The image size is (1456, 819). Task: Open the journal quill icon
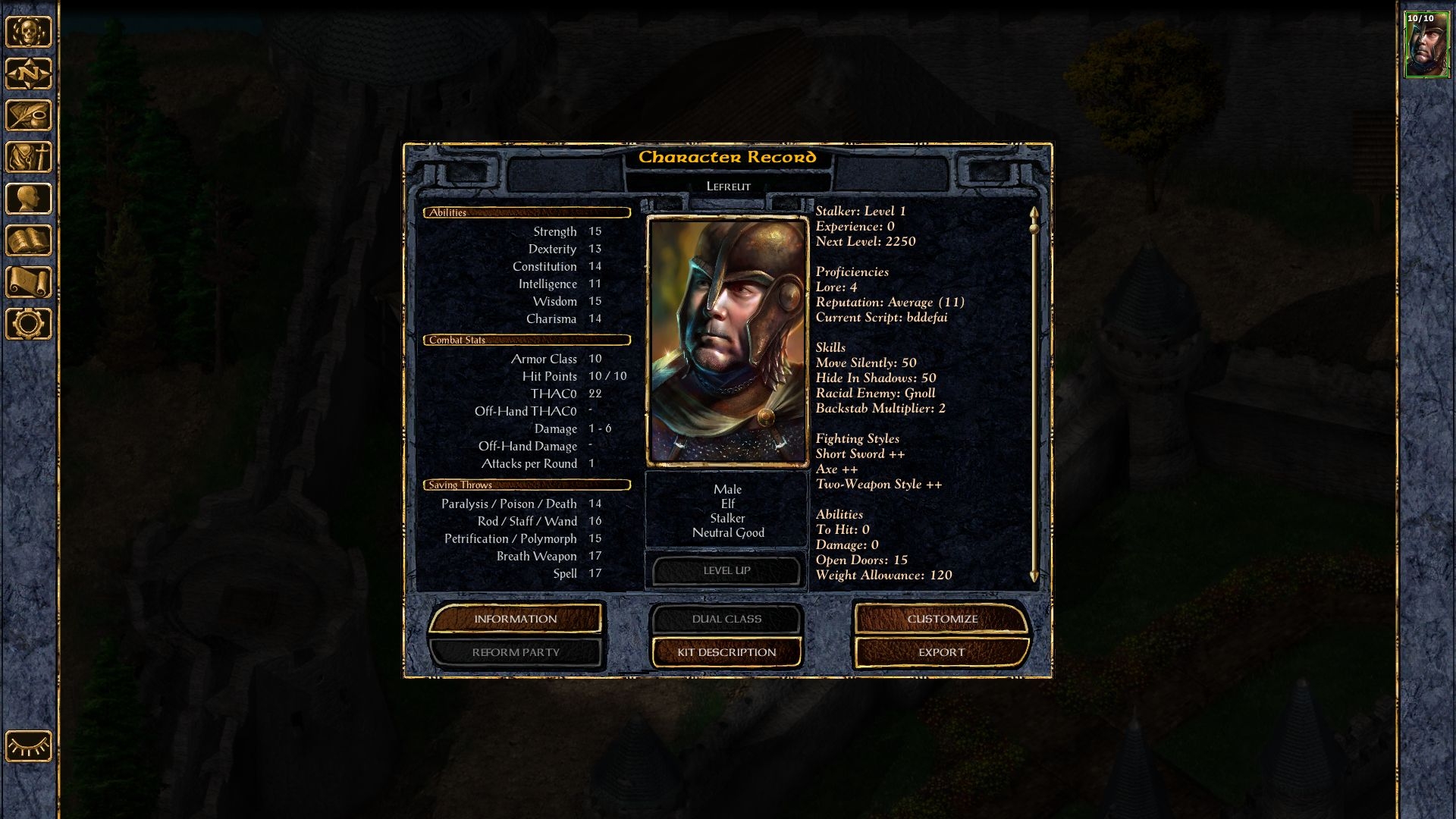pos(29,115)
